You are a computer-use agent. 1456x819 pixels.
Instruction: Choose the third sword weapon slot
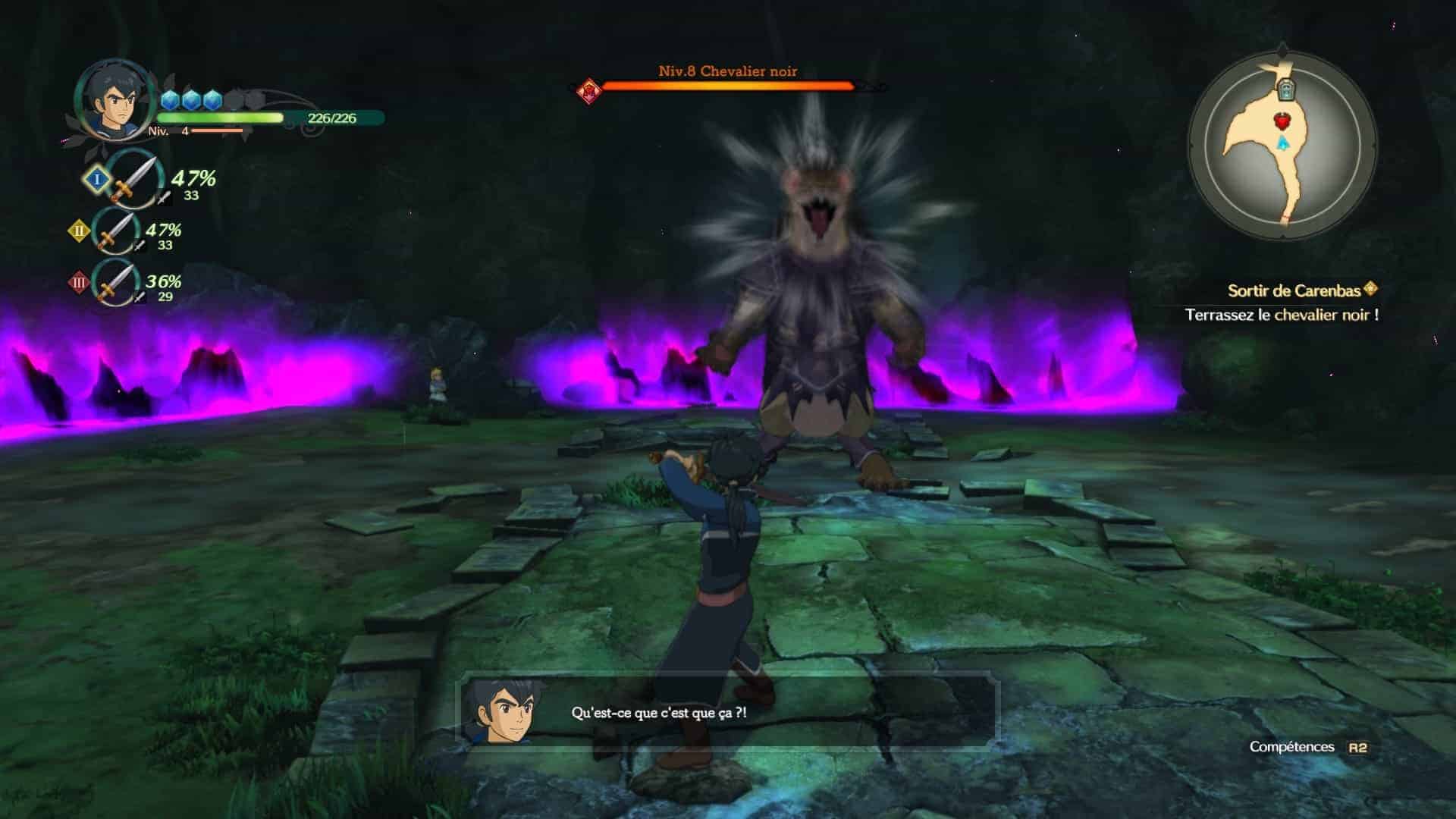click(x=117, y=283)
